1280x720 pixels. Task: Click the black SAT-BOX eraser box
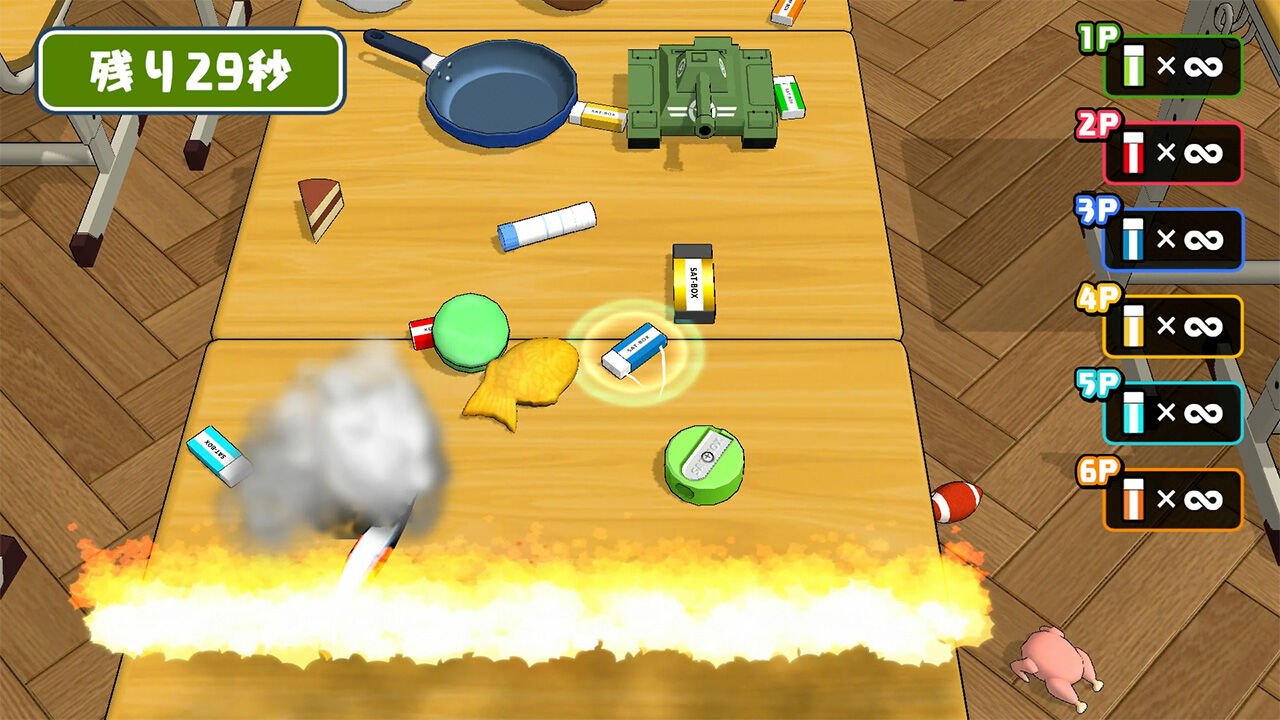click(693, 281)
